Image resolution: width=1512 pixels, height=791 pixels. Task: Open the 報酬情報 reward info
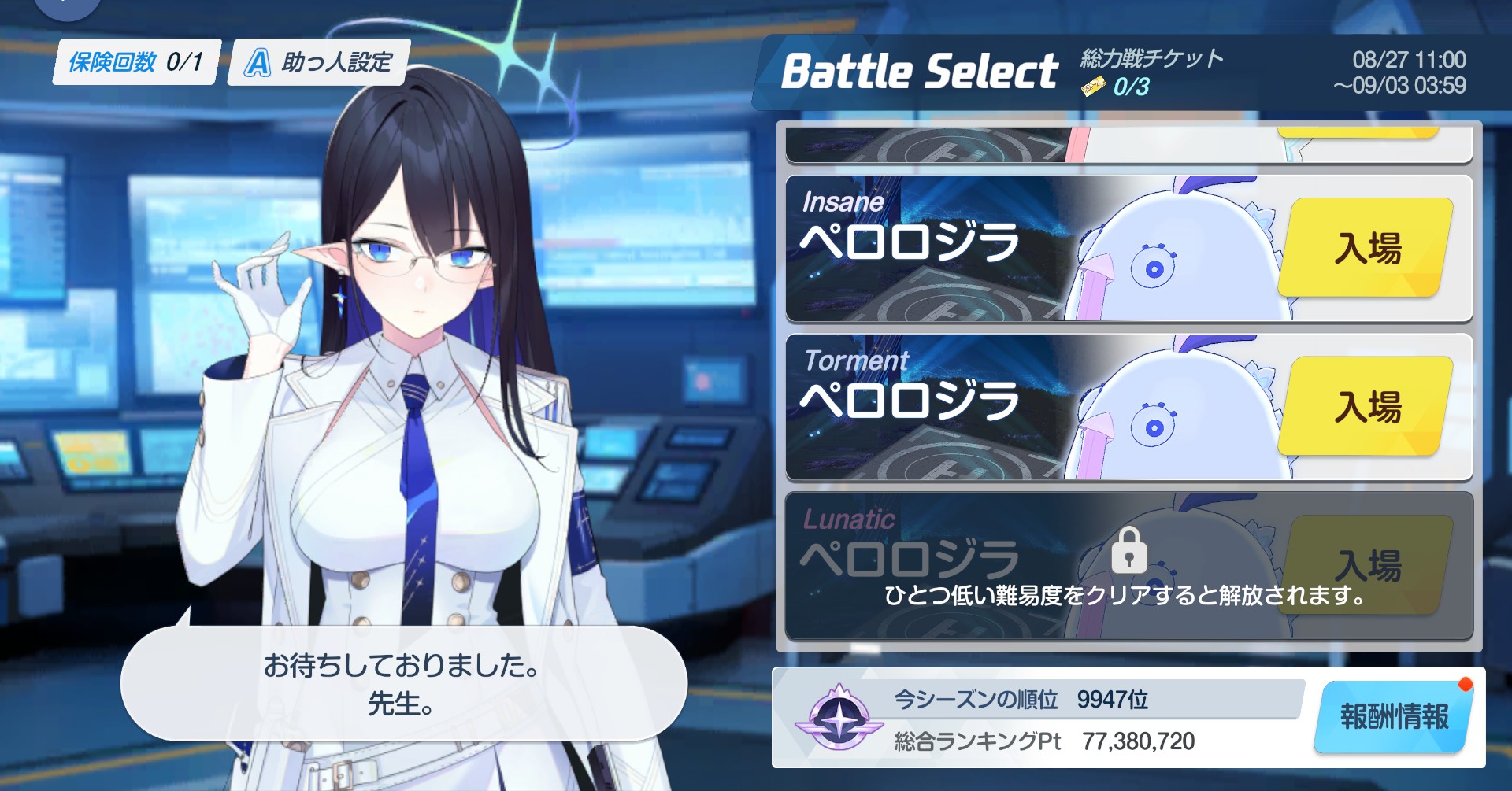[x=1393, y=717]
